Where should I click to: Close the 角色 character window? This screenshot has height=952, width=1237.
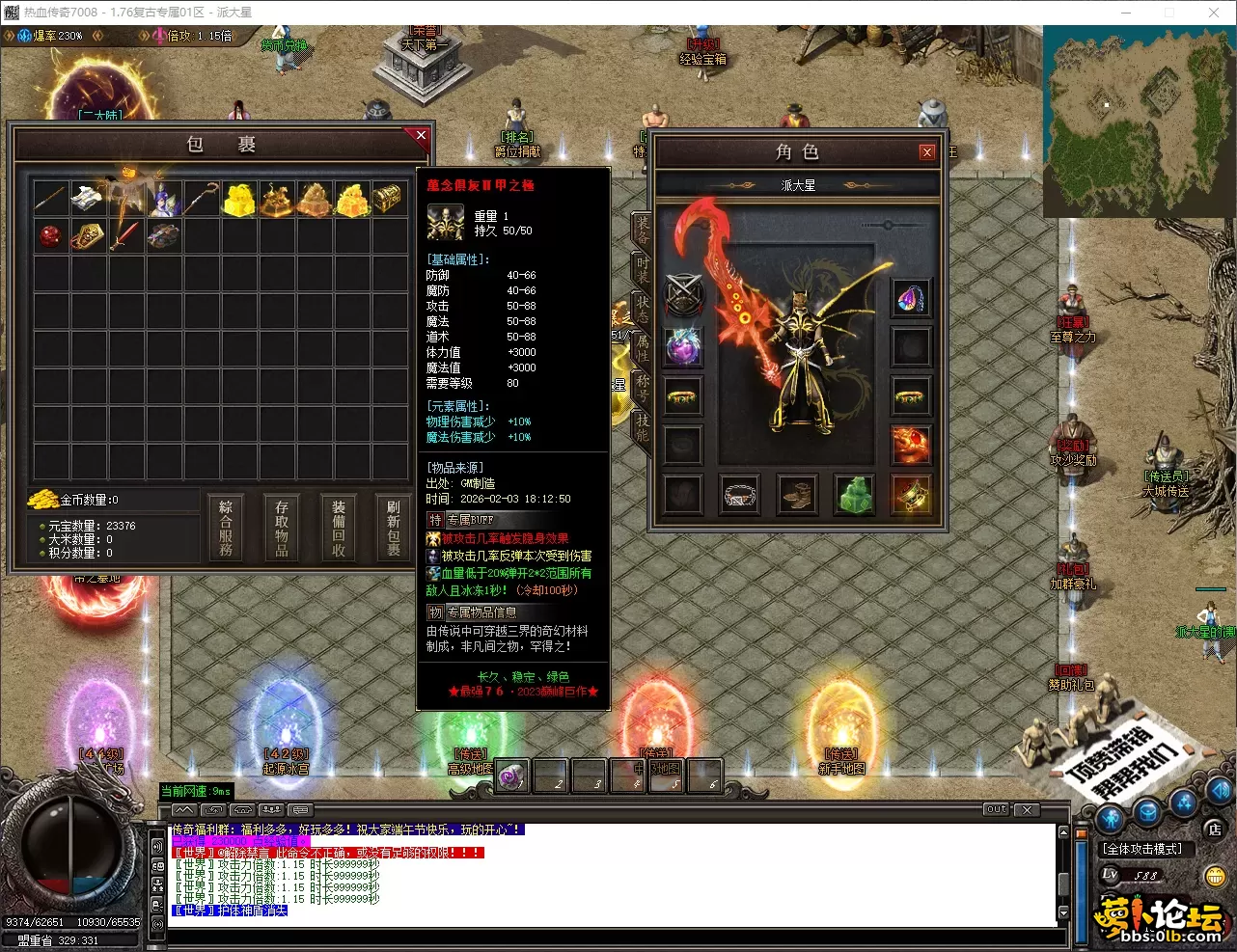pyautogui.click(x=926, y=152)
